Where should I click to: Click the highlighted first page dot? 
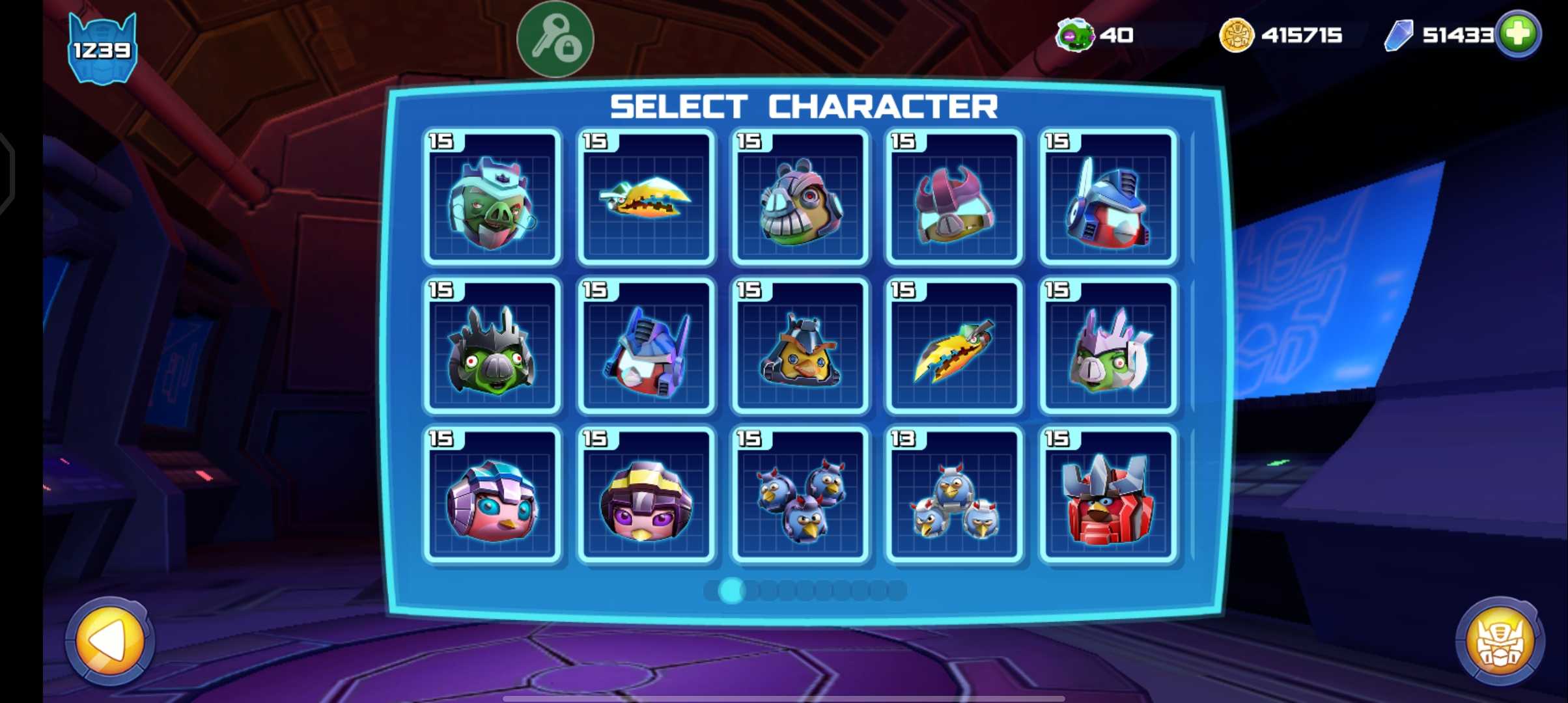click(731, 590)
